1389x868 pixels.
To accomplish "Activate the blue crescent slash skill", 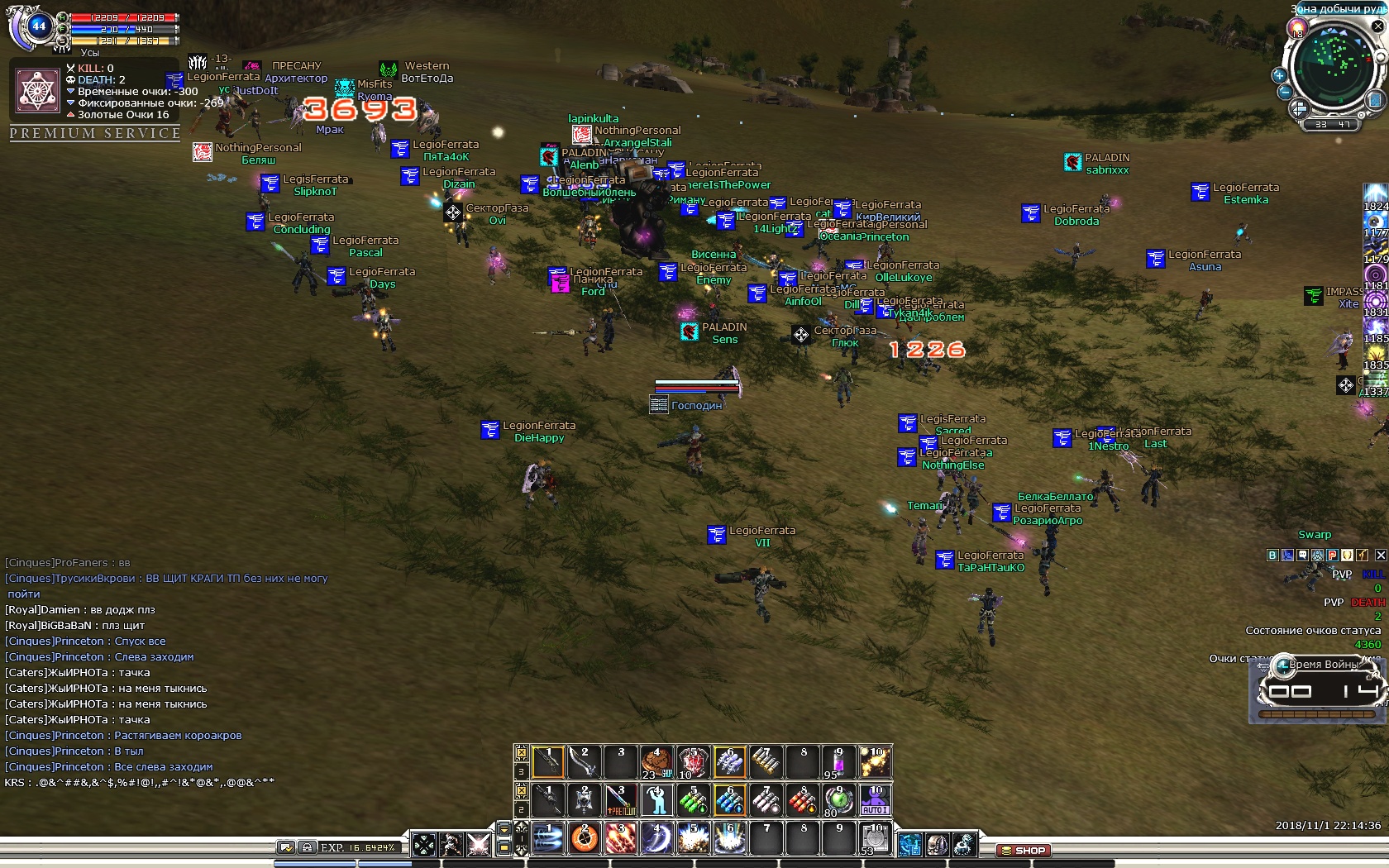I will tap(656, 838).
